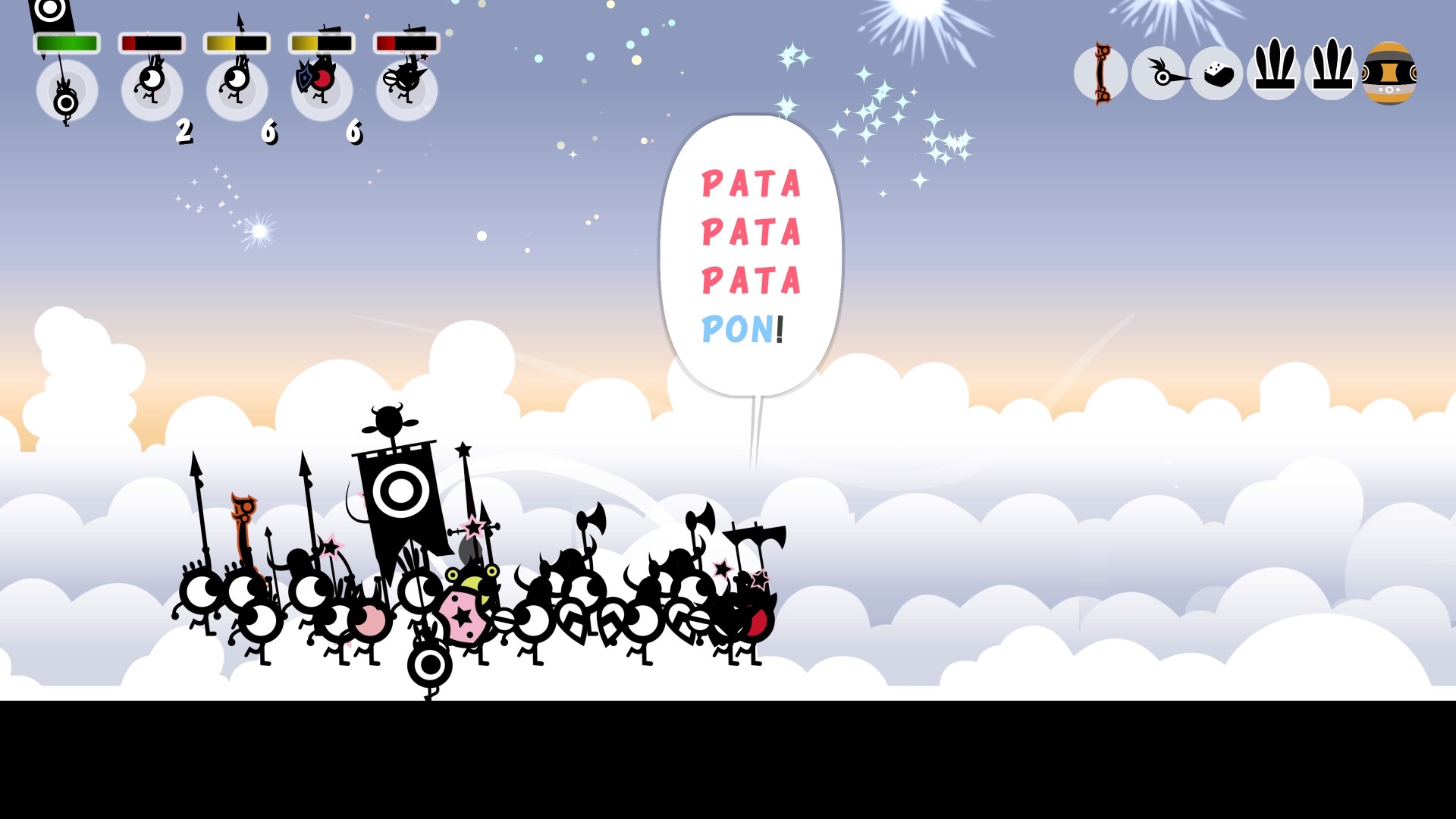This screenshot has height=819, width=1456.
Task: Select the rightmost squad portrait with red bar
Action: (407, 87)
